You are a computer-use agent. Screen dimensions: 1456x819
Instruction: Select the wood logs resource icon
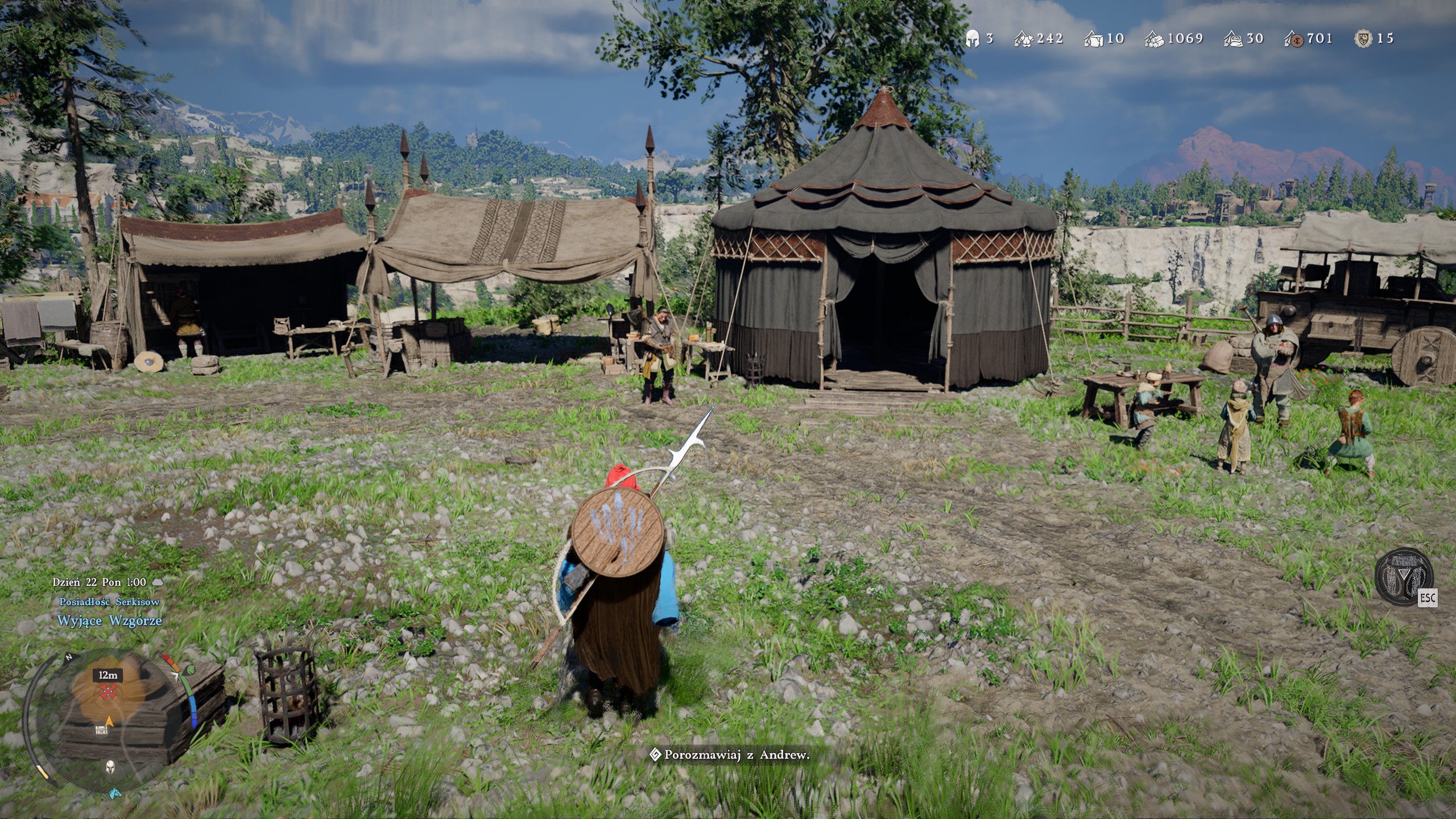[x=1154, y=39]
